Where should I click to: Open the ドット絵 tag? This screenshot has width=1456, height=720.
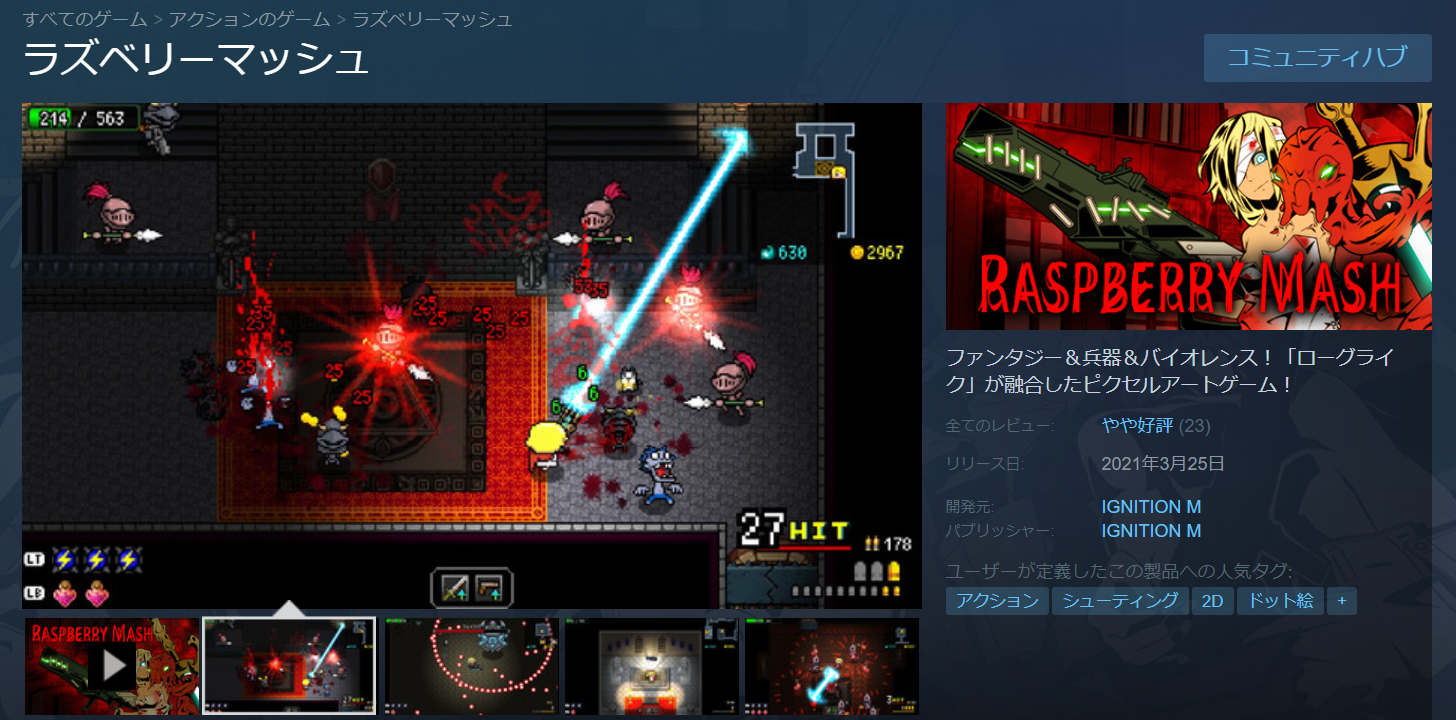pyautogui.click(x=1281, y=601)
